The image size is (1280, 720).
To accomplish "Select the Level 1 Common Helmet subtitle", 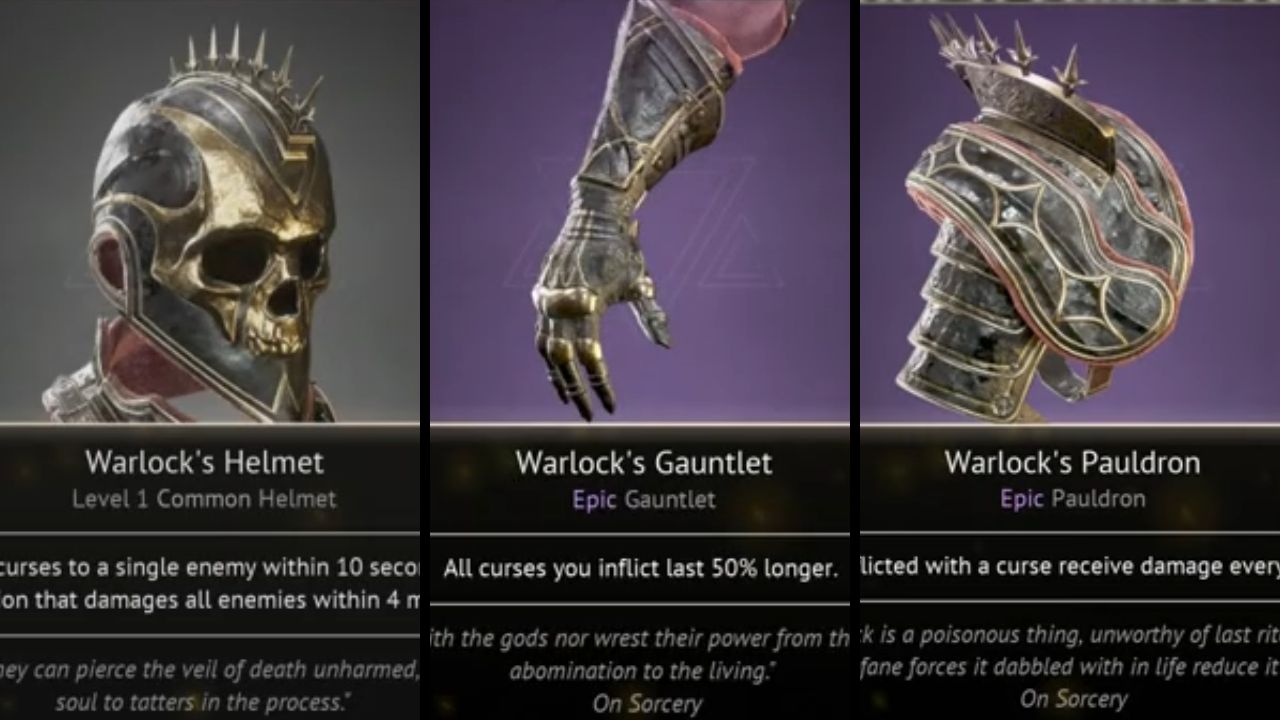I will pos(204,497).
